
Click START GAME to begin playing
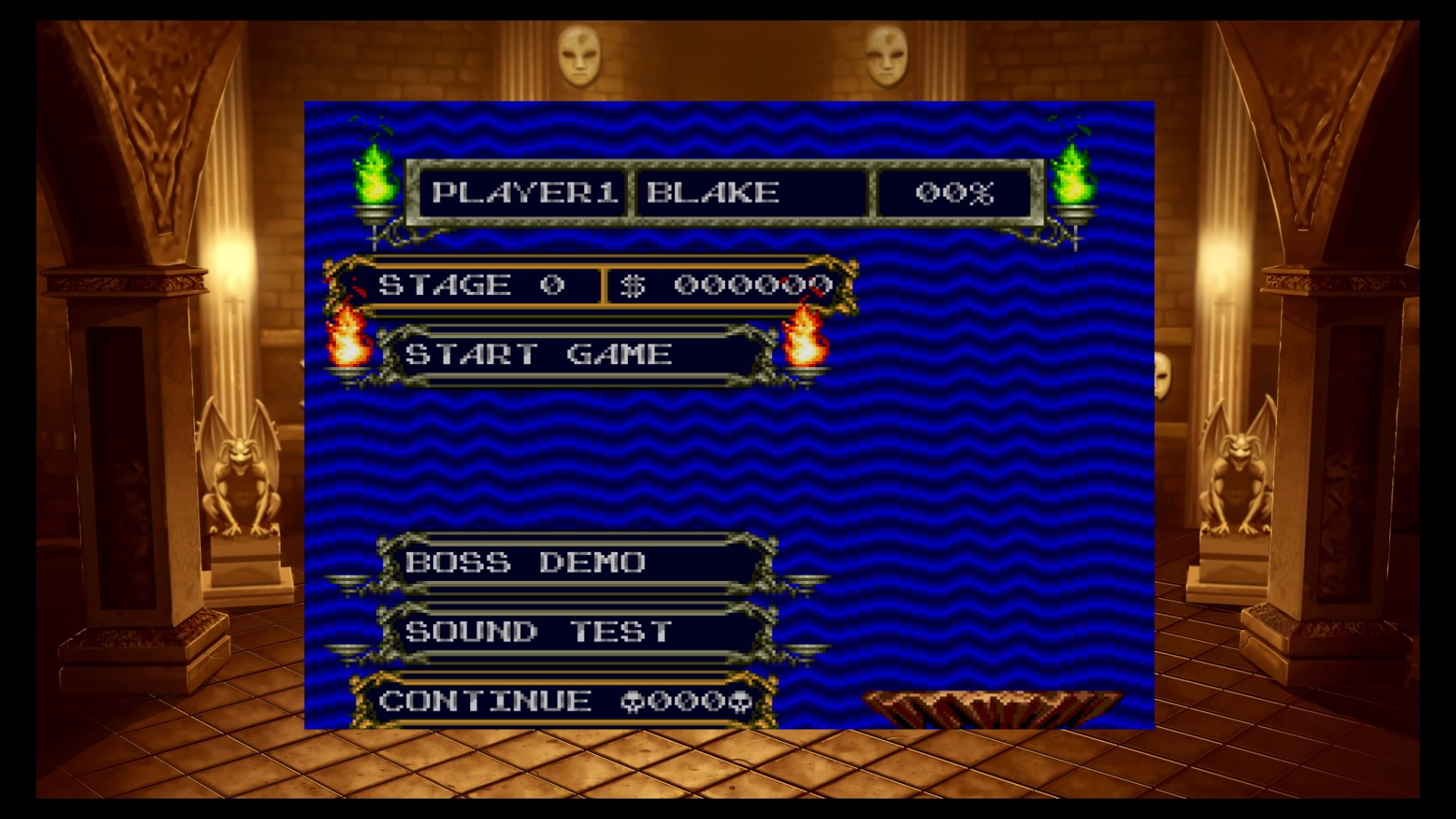coord(538,351)
